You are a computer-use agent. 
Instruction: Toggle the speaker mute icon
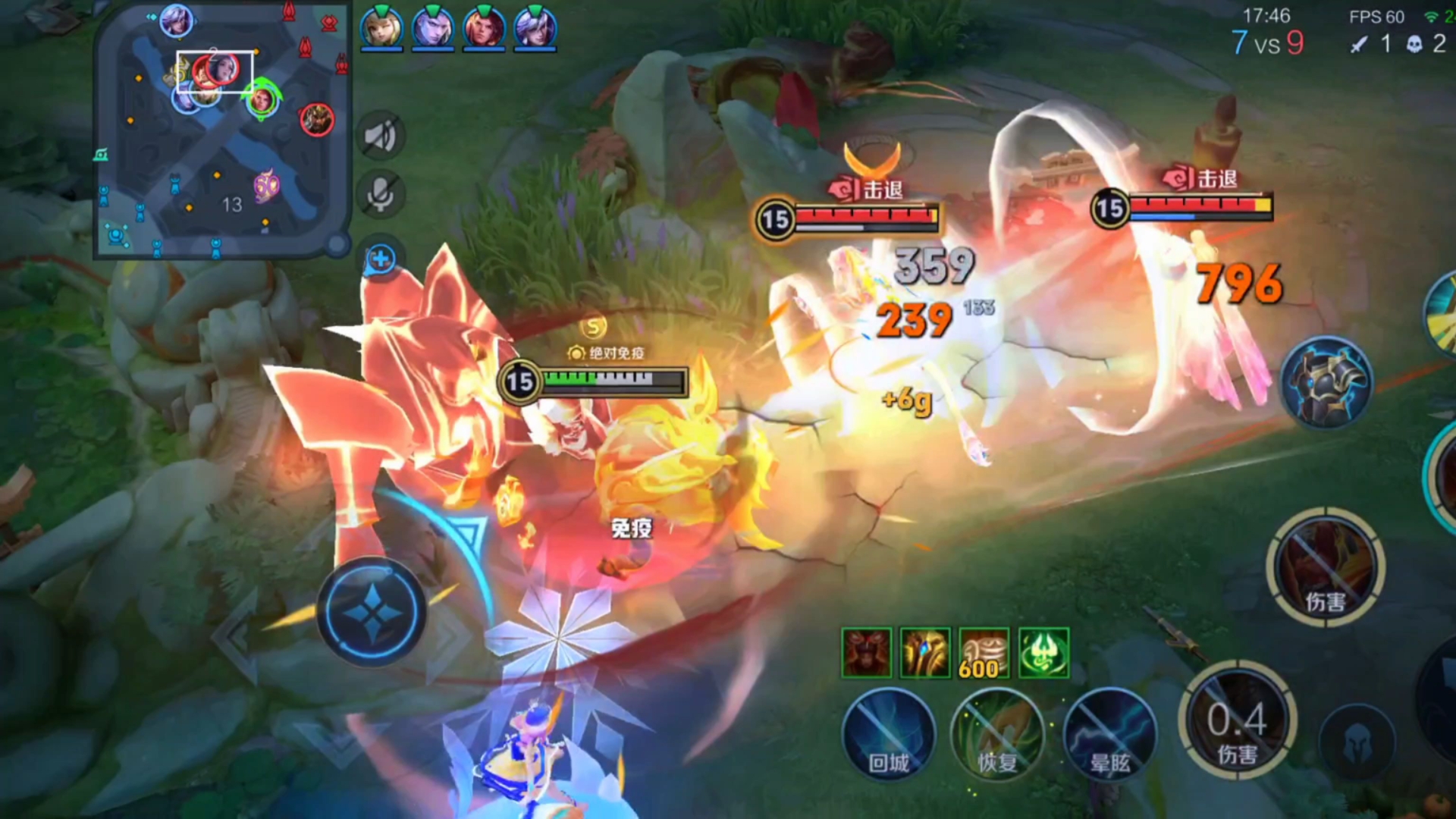(380, 136)
